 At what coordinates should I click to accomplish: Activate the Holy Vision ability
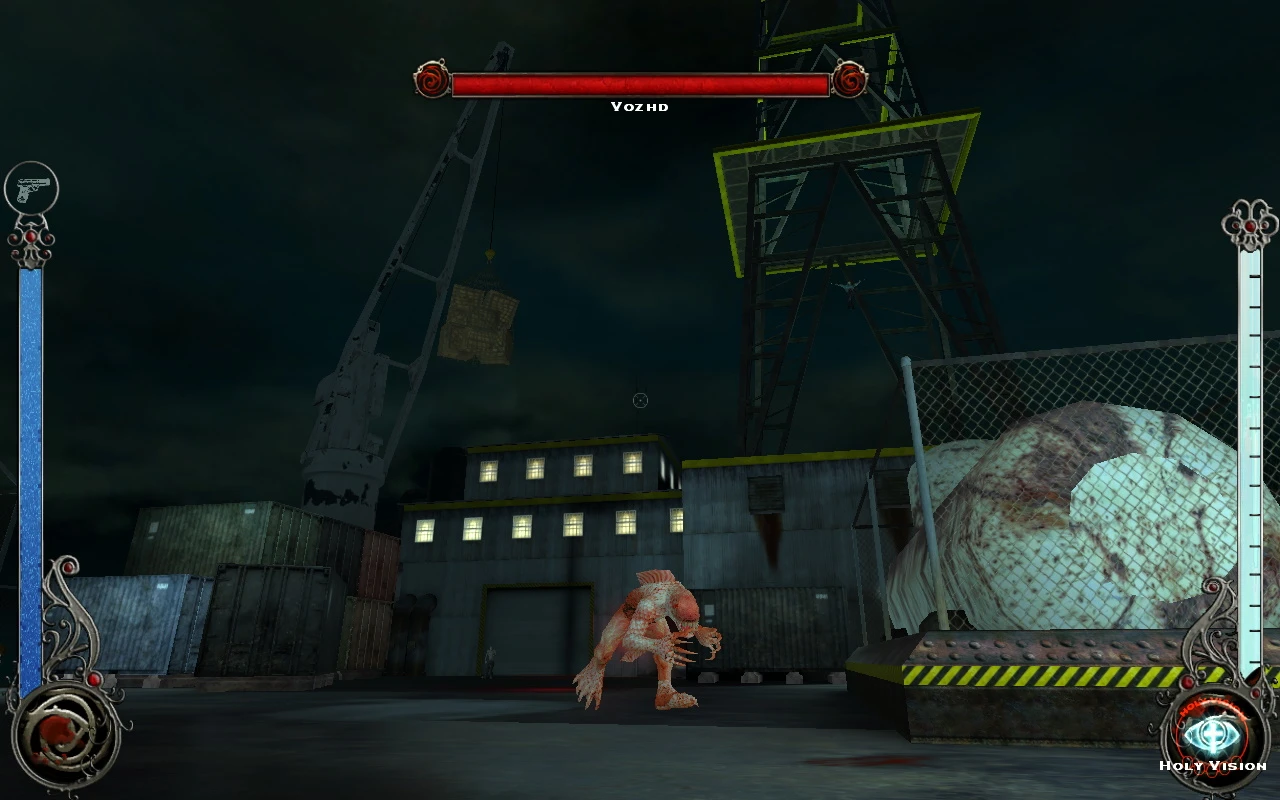(x=1213, y=735)
